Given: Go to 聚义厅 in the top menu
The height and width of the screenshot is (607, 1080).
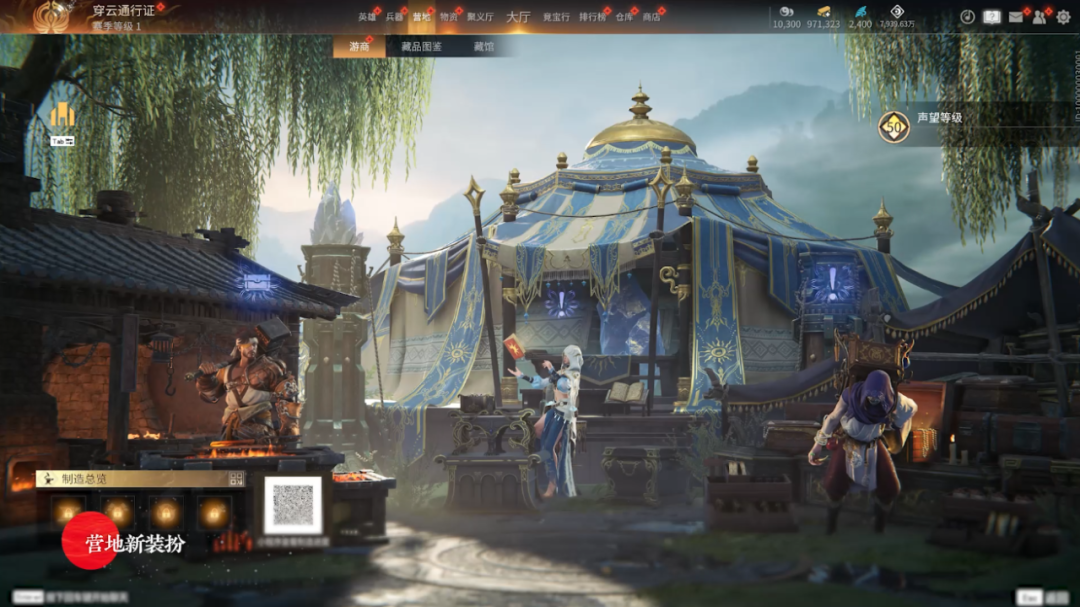Looking at the screenshot, I should point(480,17).
